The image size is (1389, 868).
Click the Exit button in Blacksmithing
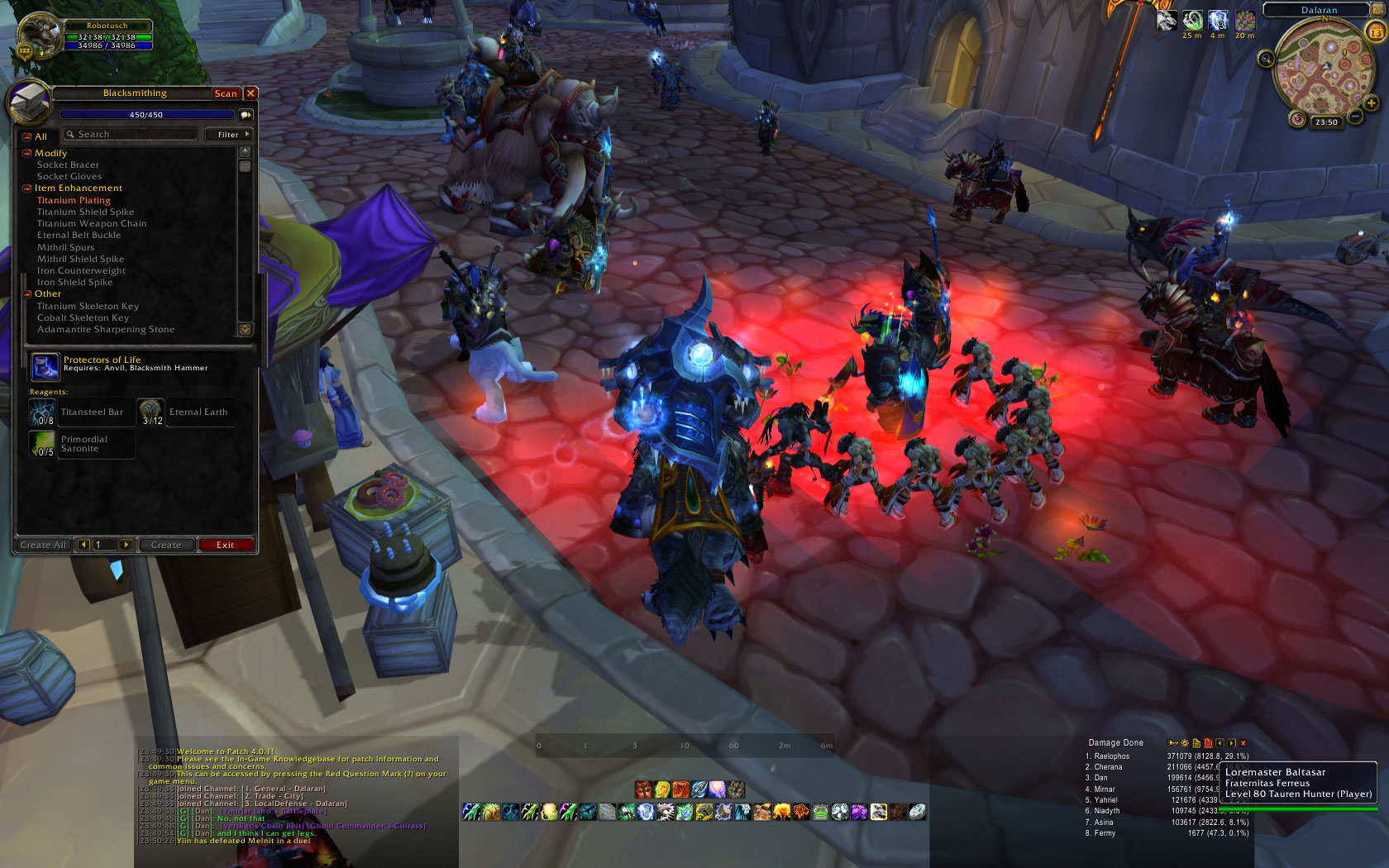click(225, 545)
